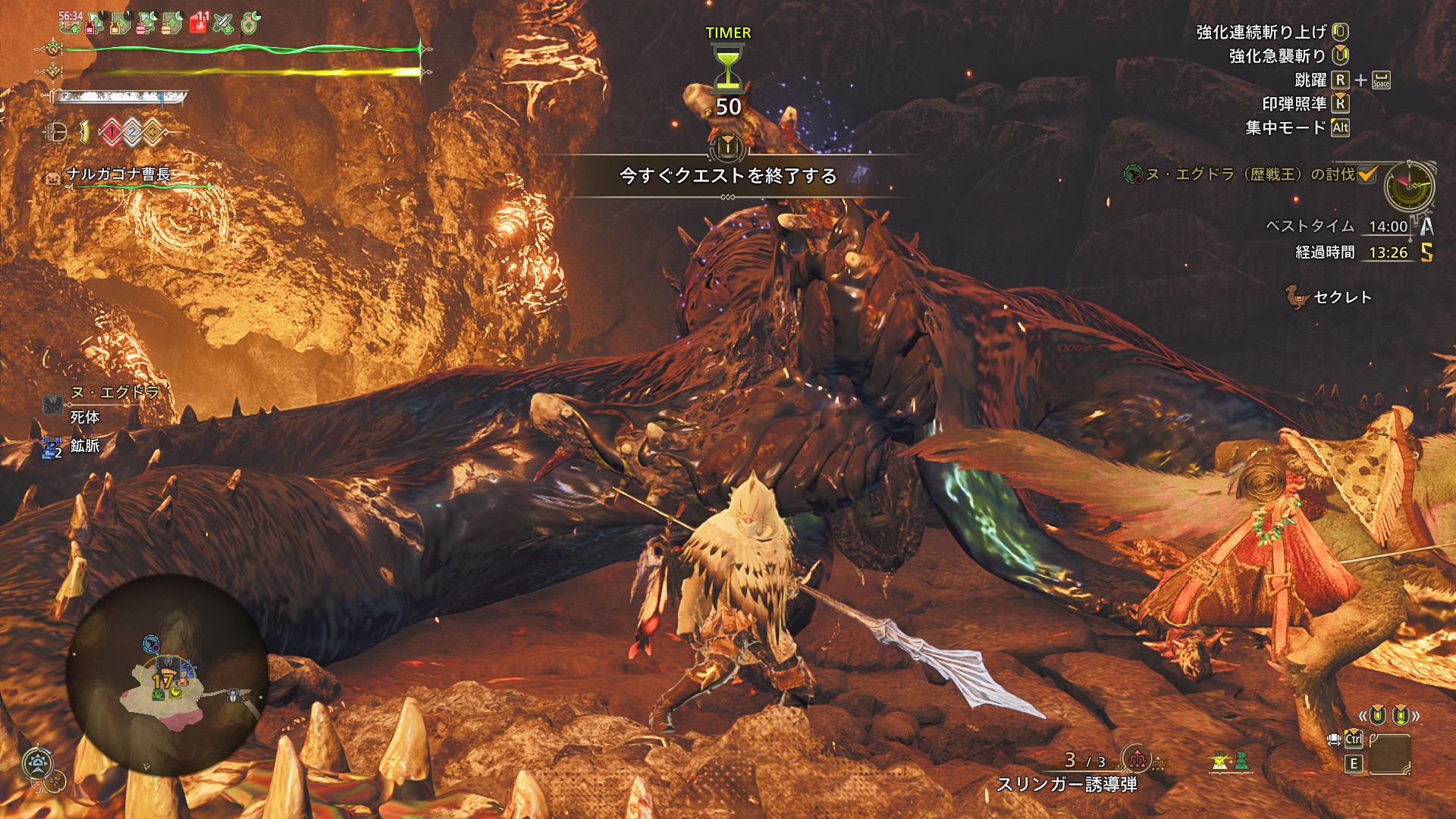Select the スリンガー誘導弾 slinger ammo
Image resolution: width=1456 pixels, height=819 pixels.
tap(1066, 784)
